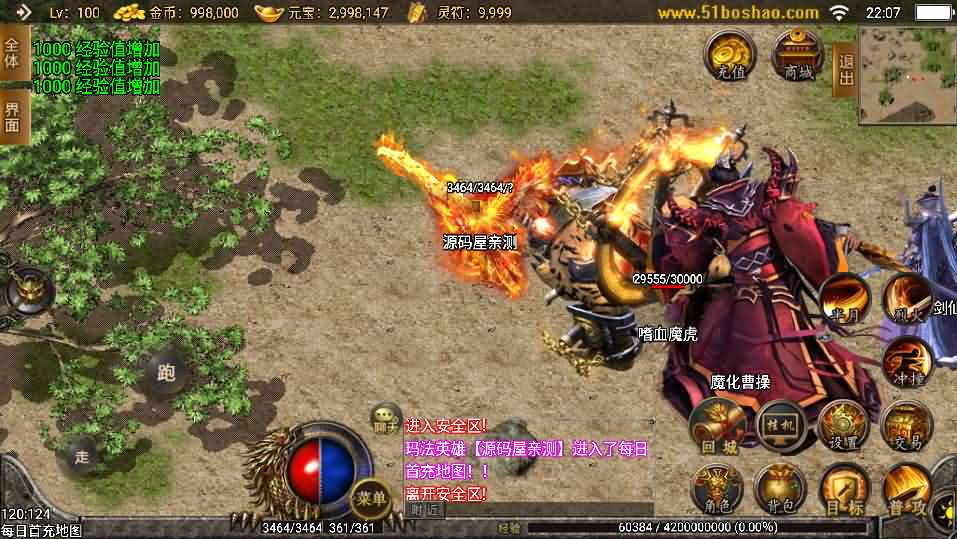Tap 回城 to return to town
Image resolution: width=957 pixels, height=539 pixels.
[x=717, y=427]
